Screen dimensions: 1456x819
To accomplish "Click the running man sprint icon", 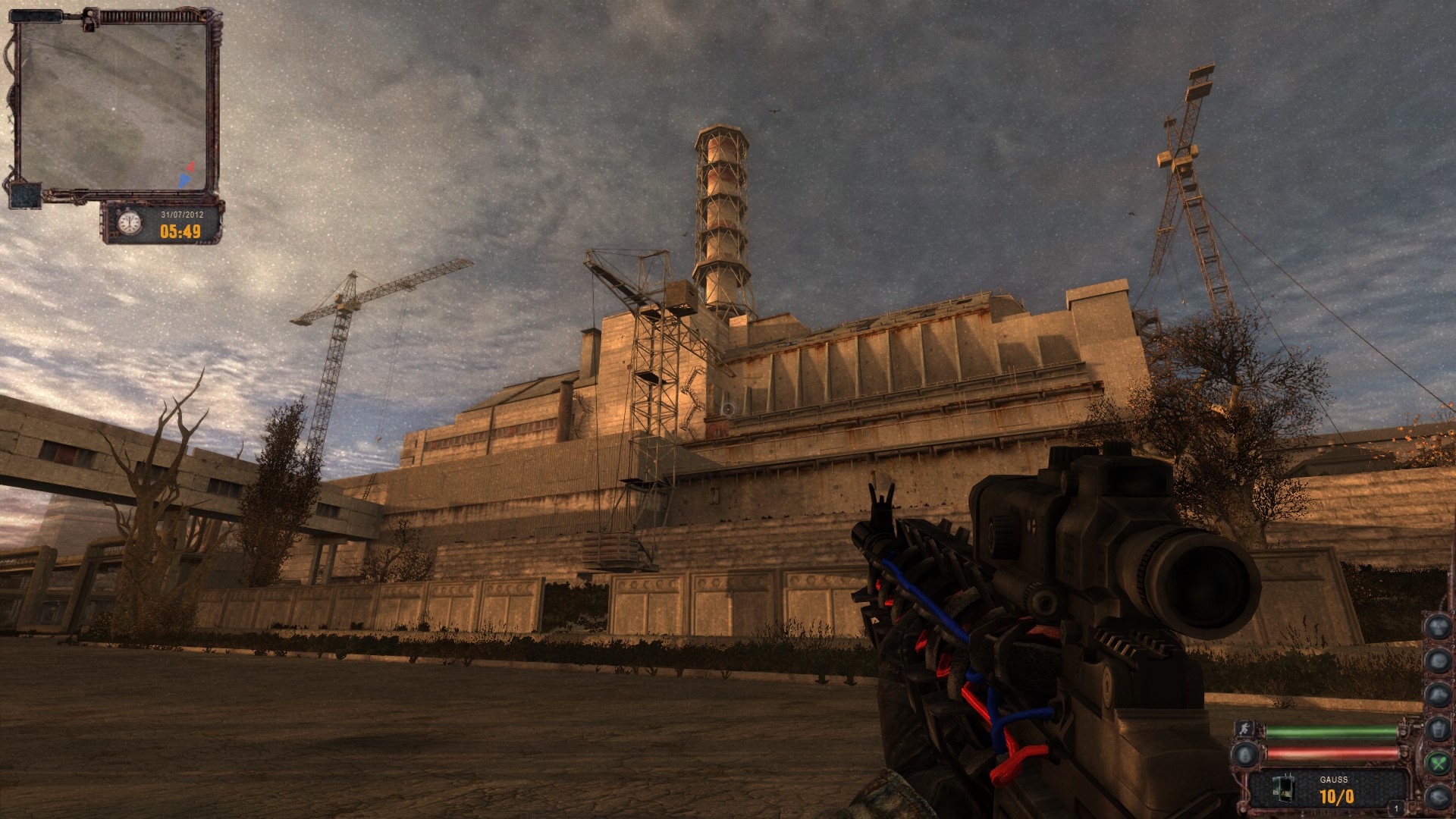I will tap(1244, 730).
